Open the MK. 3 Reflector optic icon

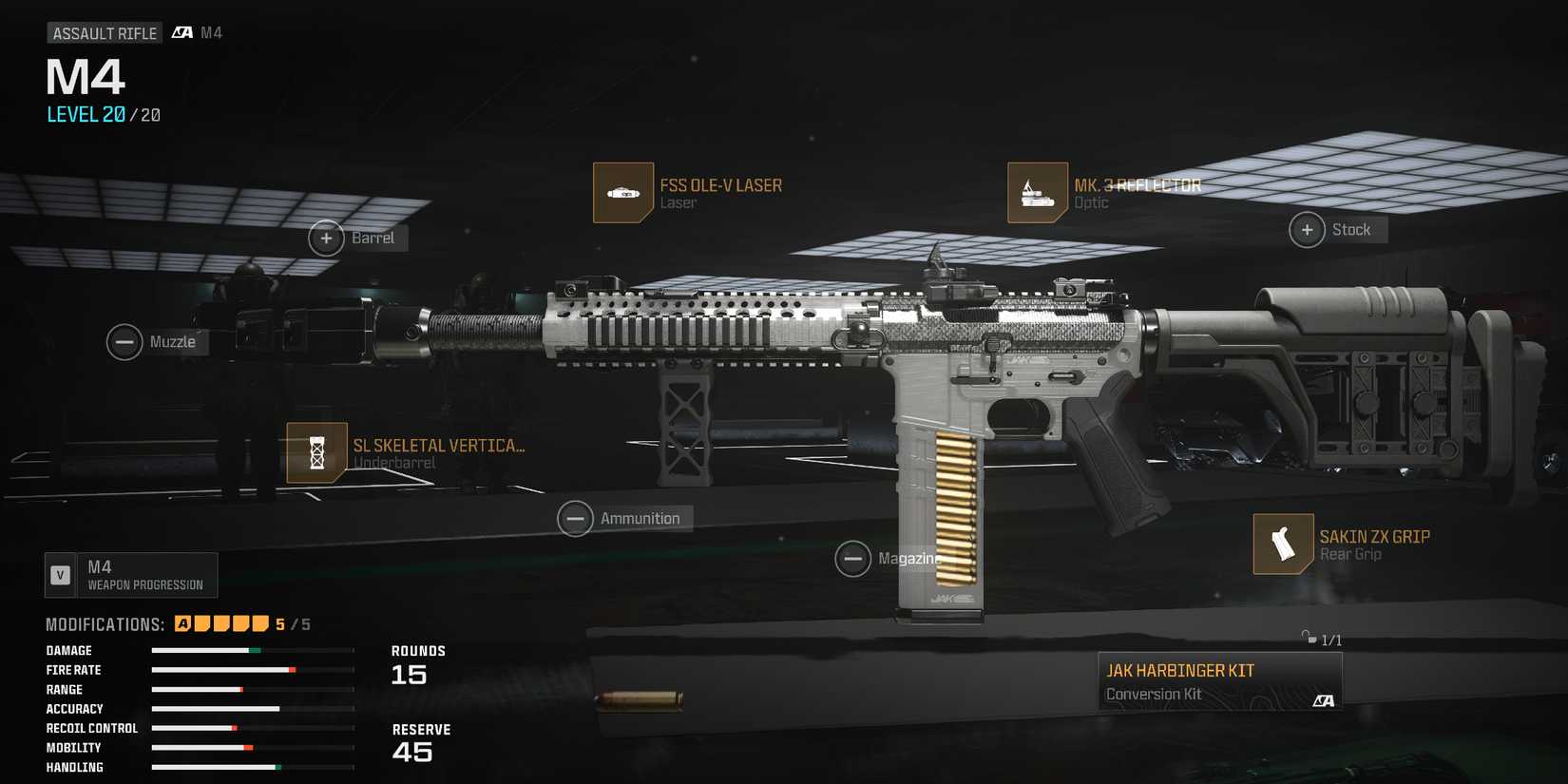(x=1038, y=192)
